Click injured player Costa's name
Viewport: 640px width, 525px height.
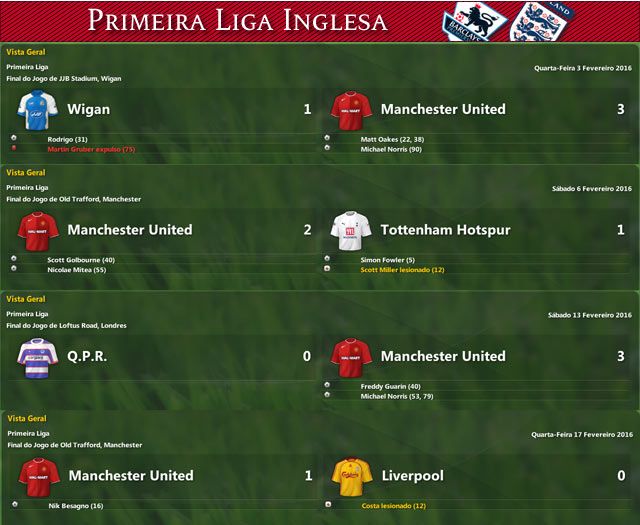click(x=394, y=505)
